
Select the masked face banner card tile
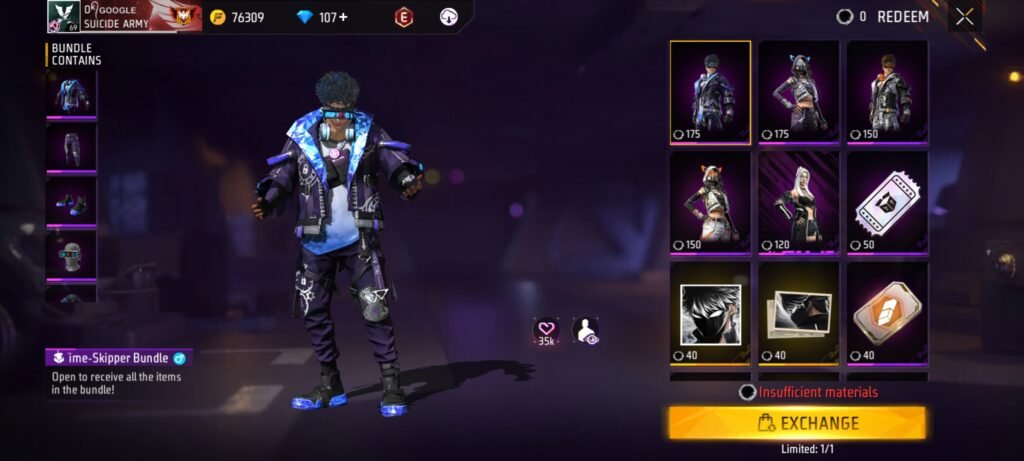pyautogui.click(x=798, y=312)
